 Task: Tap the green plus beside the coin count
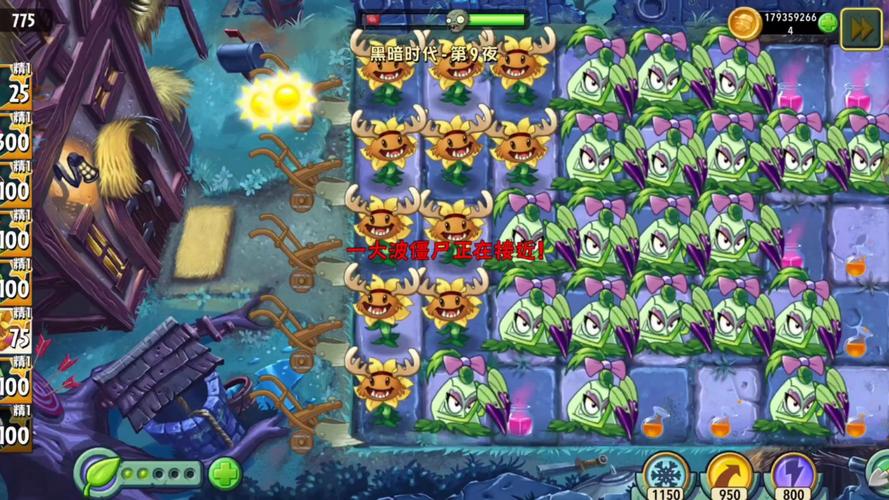pyautogui.click(x=828, y=23)
